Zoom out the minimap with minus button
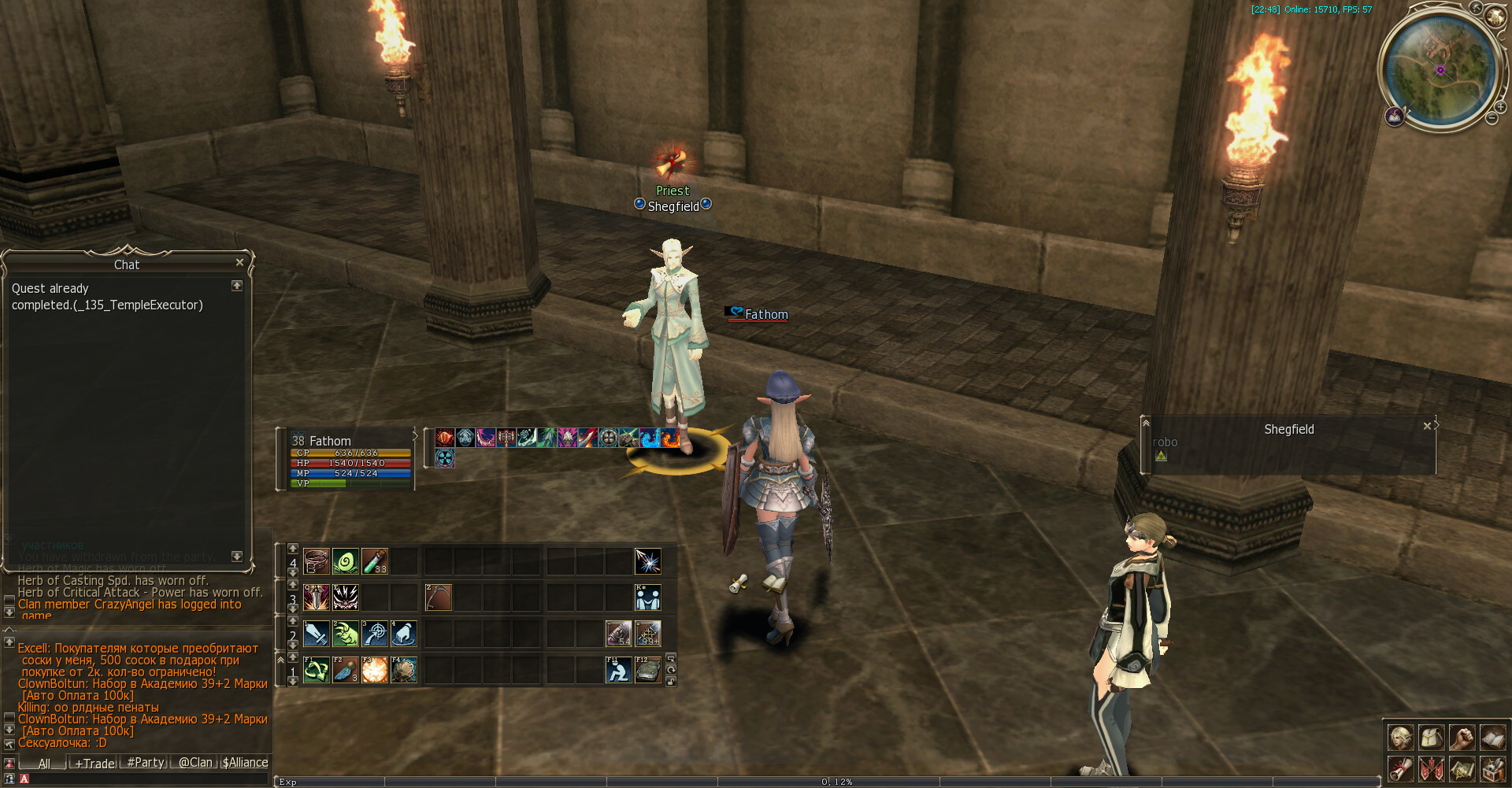The image size is (1512, 788). (x=1492, y=119)
